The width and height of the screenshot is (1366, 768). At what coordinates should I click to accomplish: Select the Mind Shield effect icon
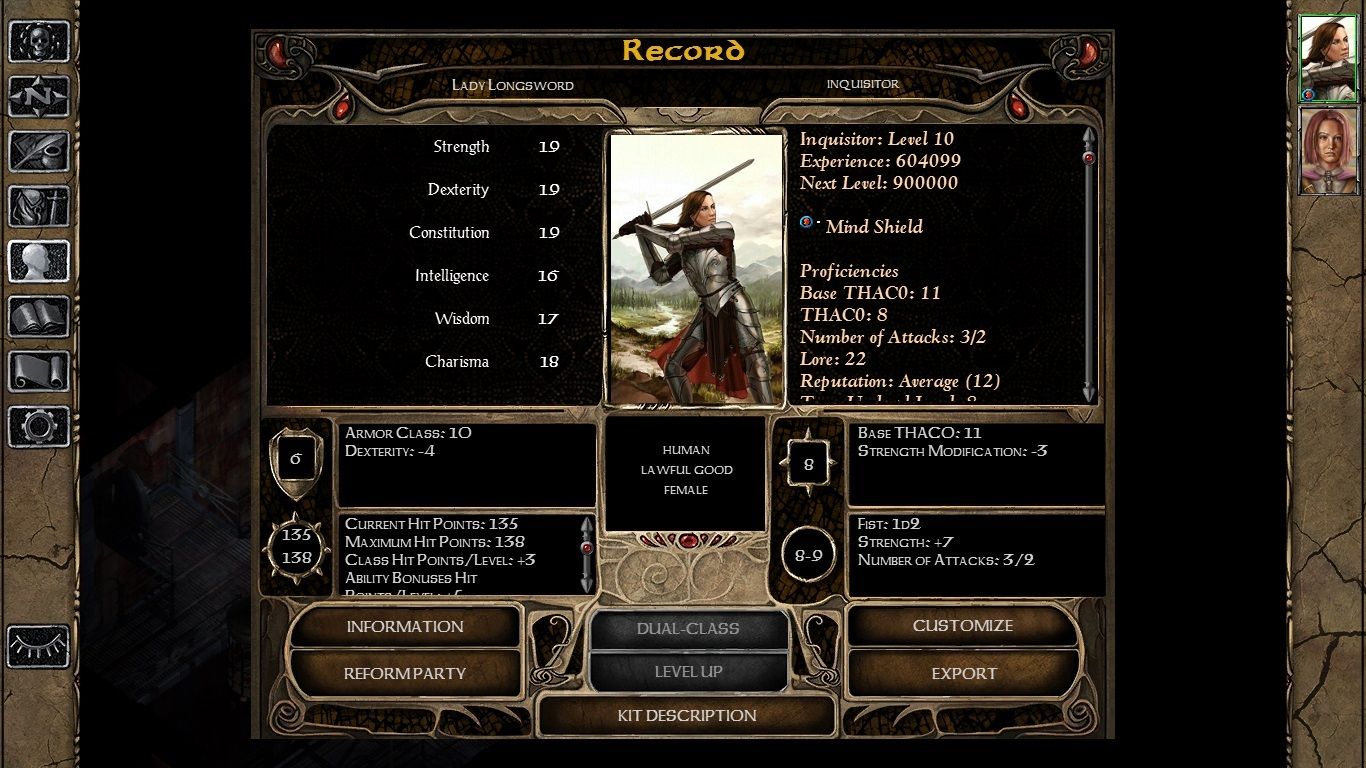click(x=808, y=222)
